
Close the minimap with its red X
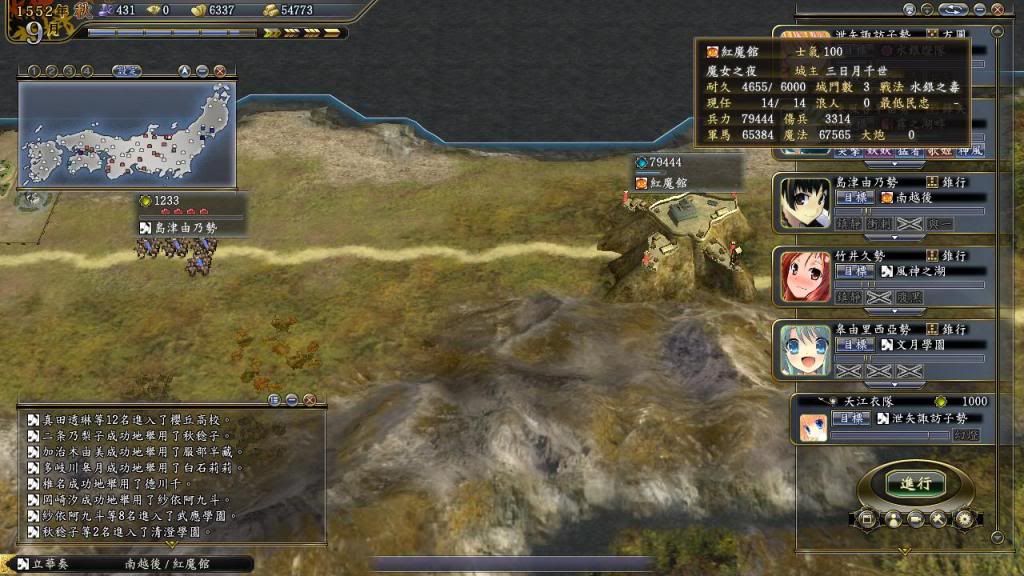[219, 71]
